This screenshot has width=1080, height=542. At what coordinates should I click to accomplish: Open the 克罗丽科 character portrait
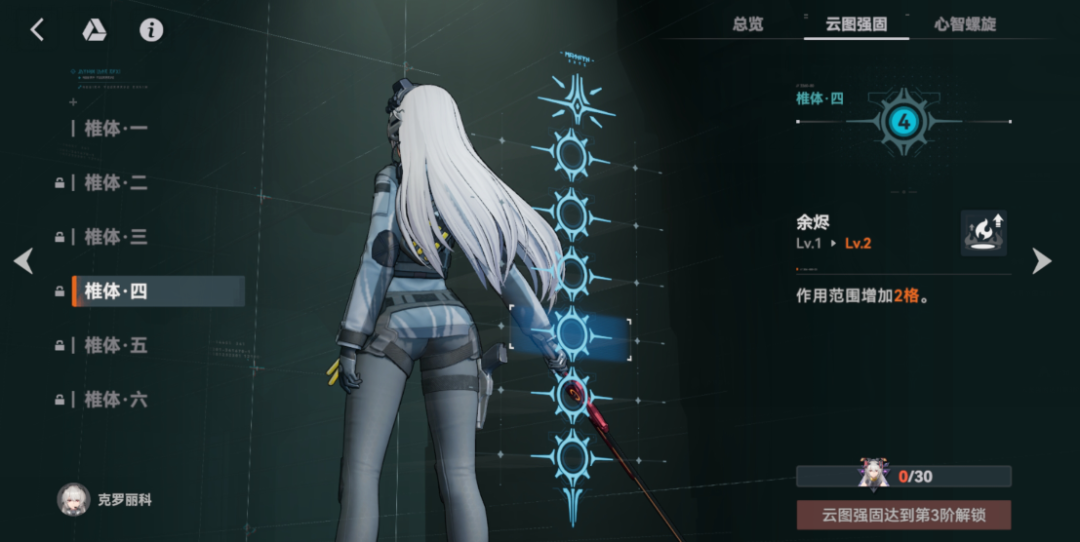point(74,499)
